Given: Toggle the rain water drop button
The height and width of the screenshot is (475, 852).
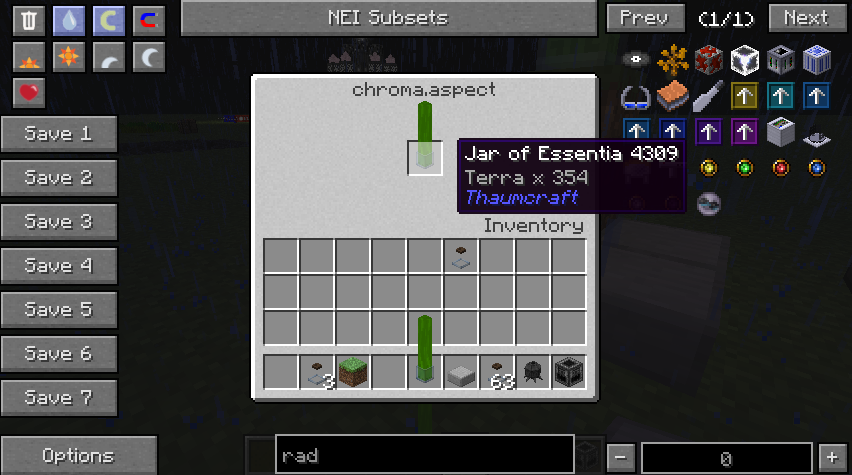Looking at the screenshot, I should coord(69,20).
